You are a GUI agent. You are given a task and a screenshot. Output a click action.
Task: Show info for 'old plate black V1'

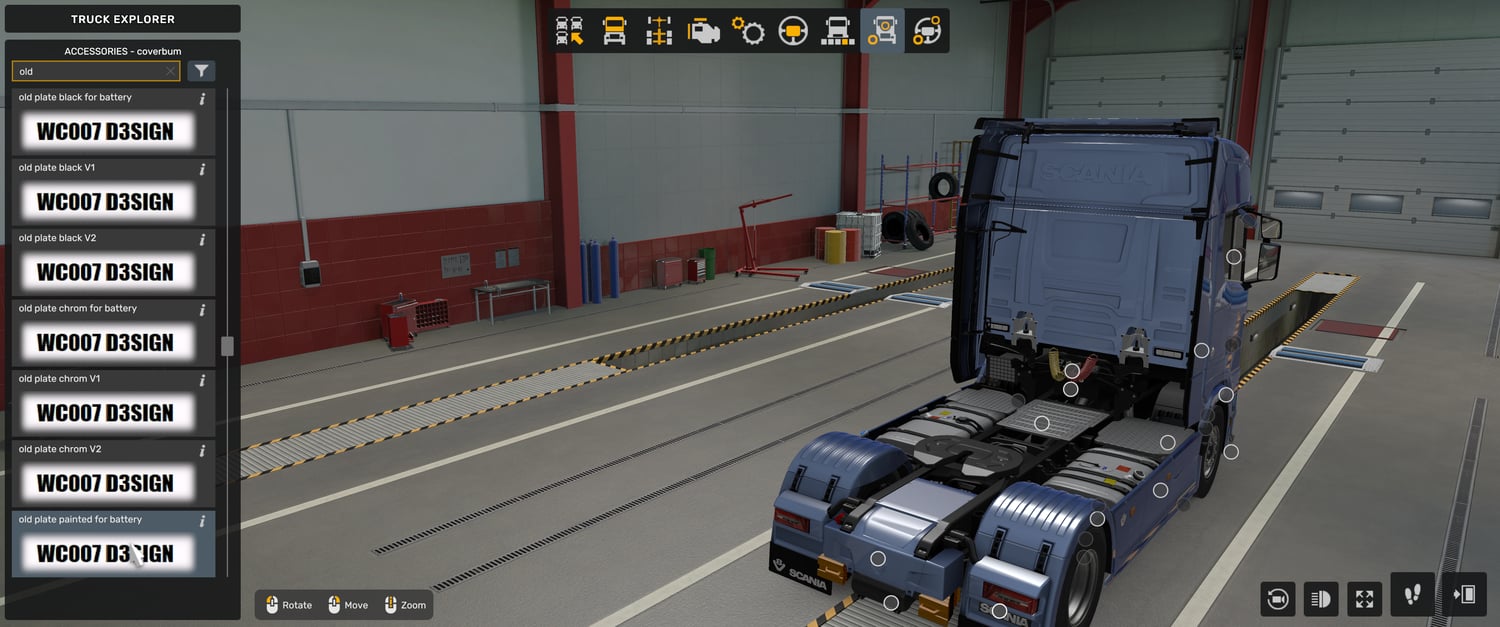click(202, 170)
